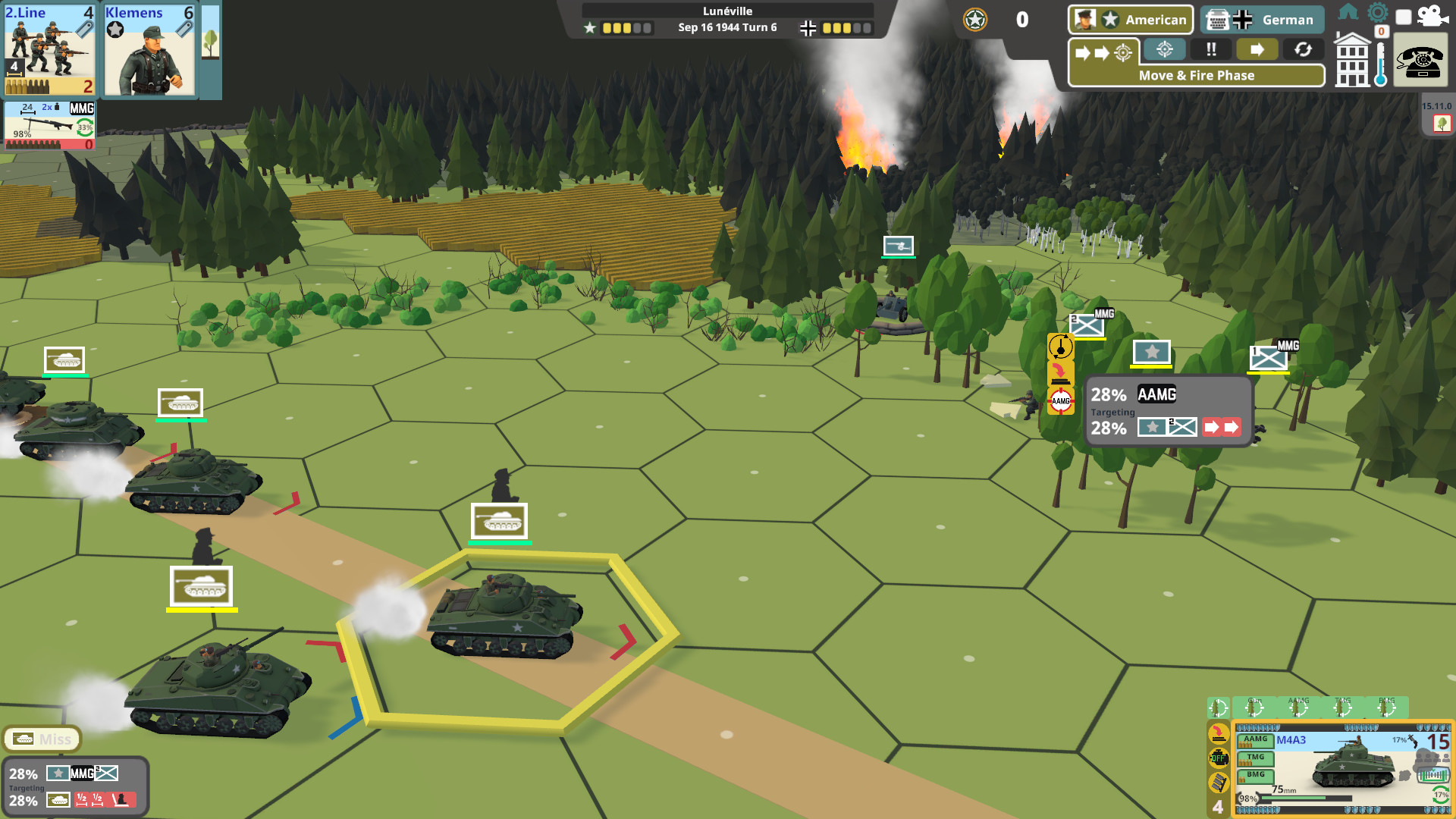This screenshot has width=1456, height=819.
Task: Click the refresh phase icon
Action: (x=1304, y=50)
